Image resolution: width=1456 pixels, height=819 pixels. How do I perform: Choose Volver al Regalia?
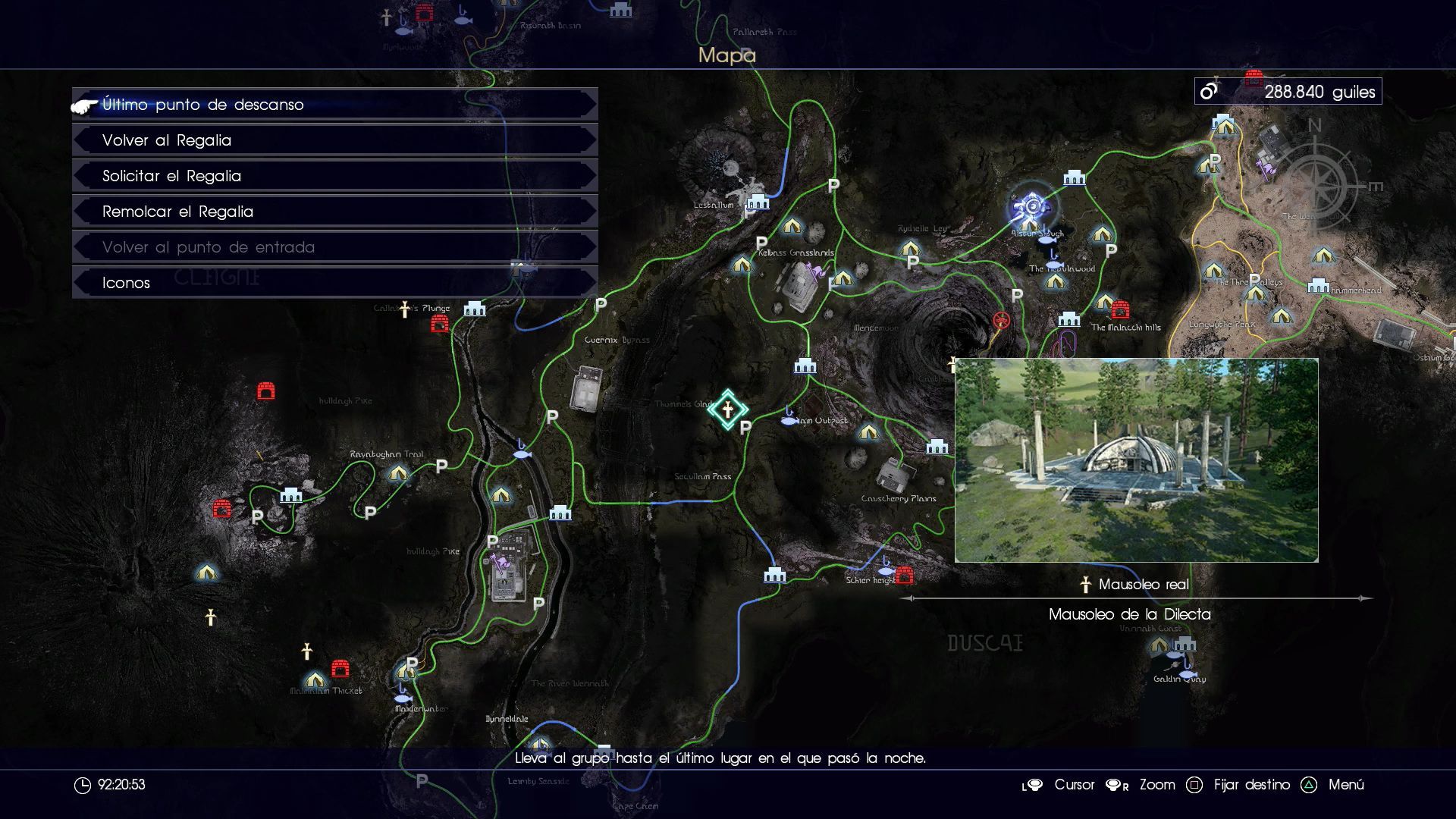(x=334, y=140)
